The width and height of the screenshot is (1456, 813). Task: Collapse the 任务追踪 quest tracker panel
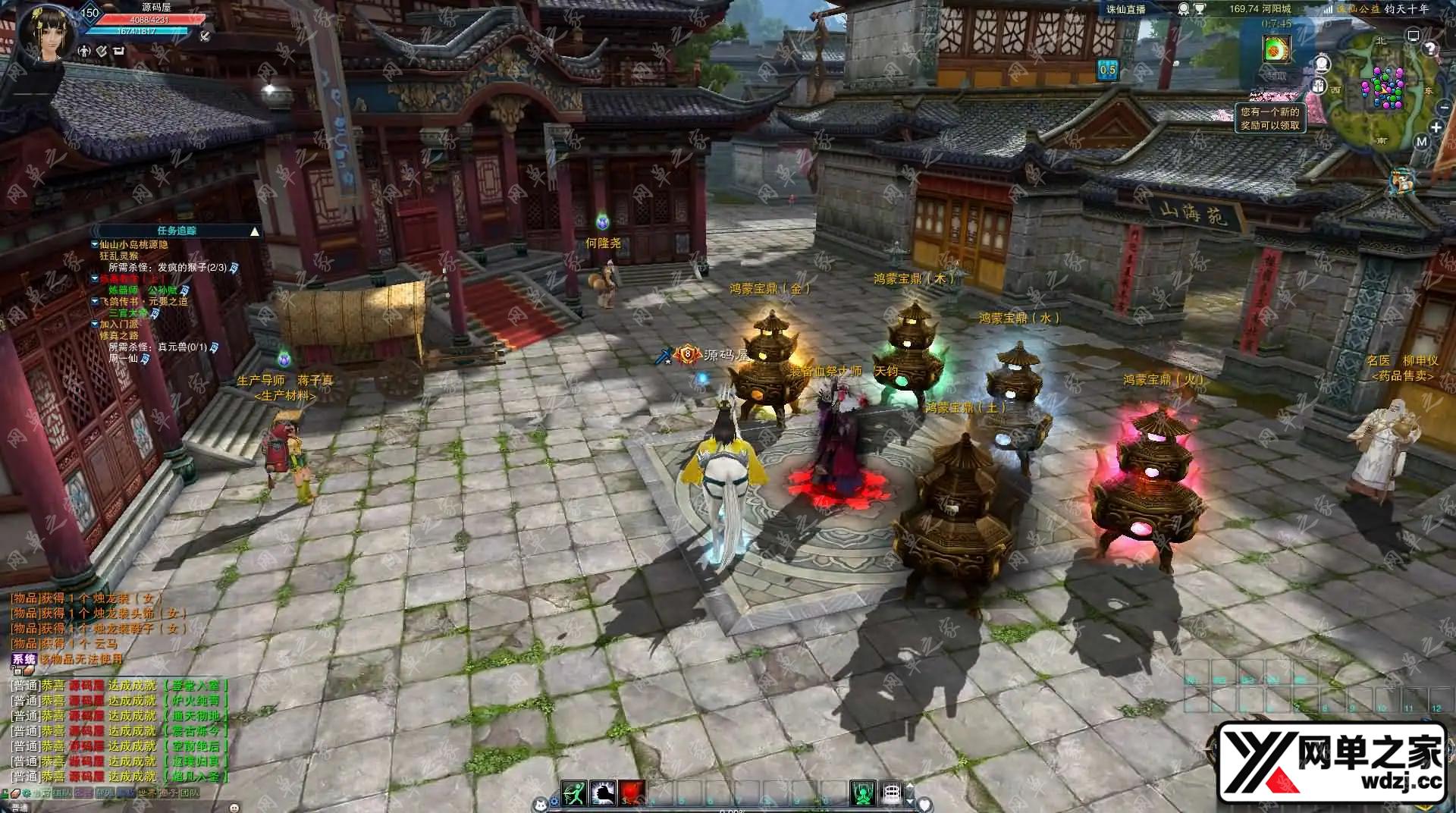coord(255,231)
